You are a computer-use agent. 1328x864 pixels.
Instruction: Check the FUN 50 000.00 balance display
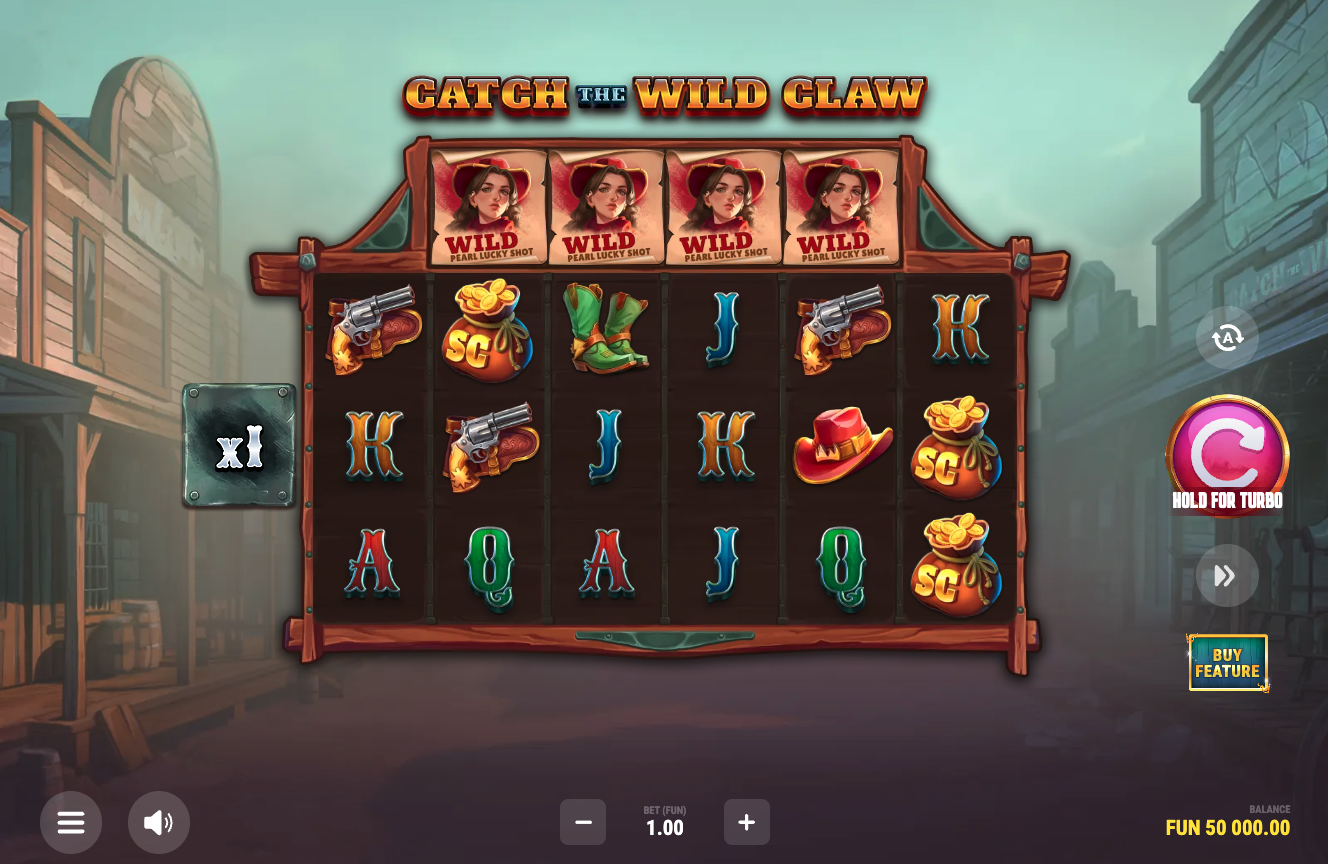click(x=1227, y=828)
